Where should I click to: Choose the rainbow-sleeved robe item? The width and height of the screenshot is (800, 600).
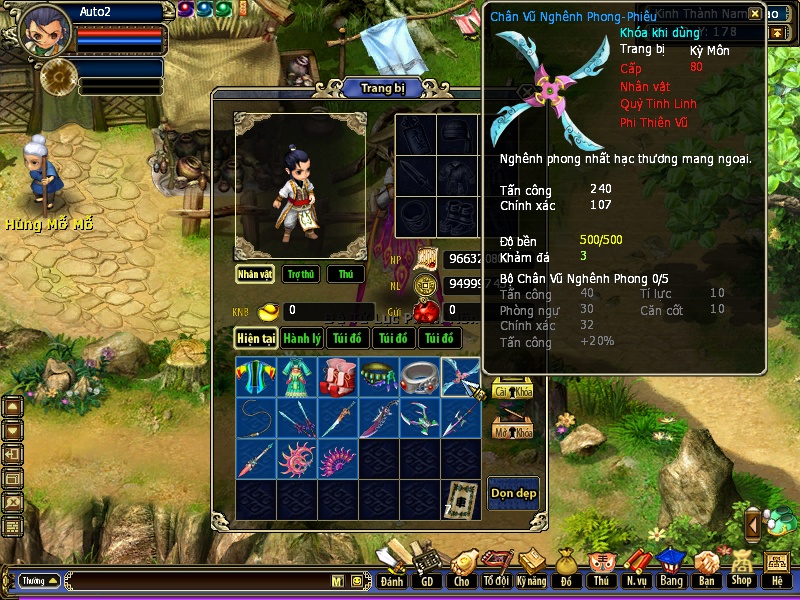tap(255, 376)
